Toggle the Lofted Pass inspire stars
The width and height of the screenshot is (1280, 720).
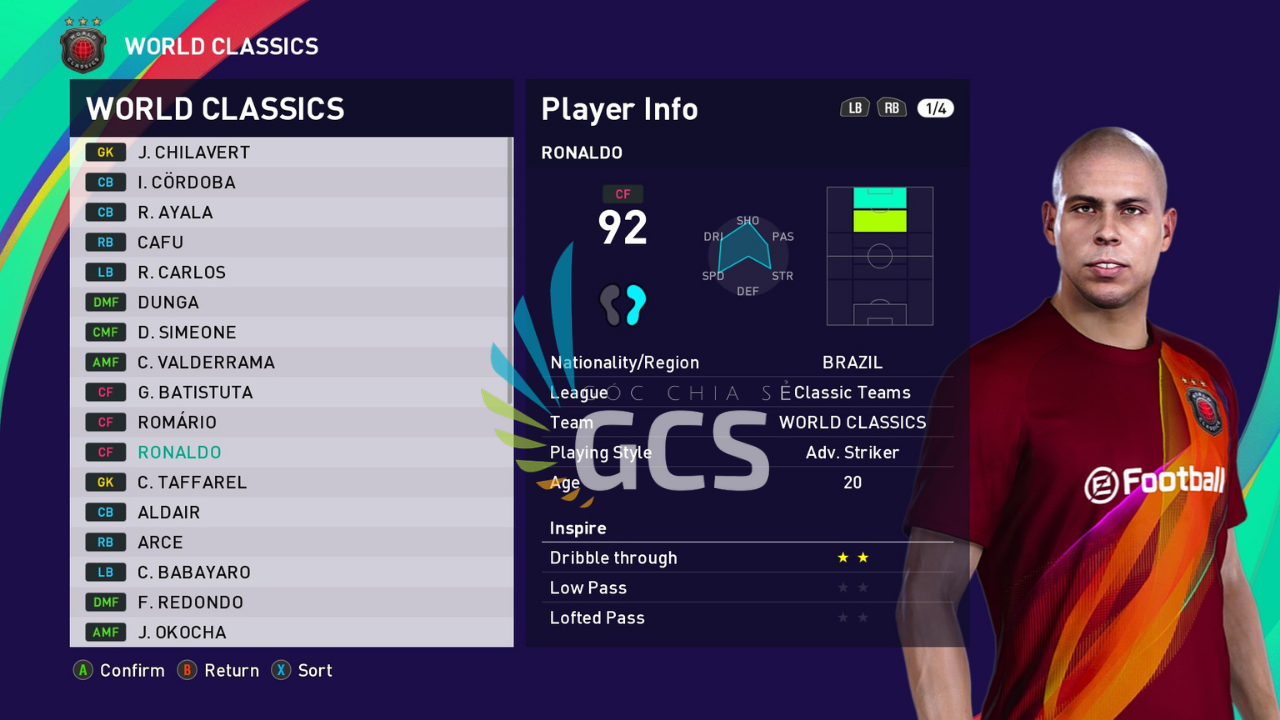coord(852,618)
